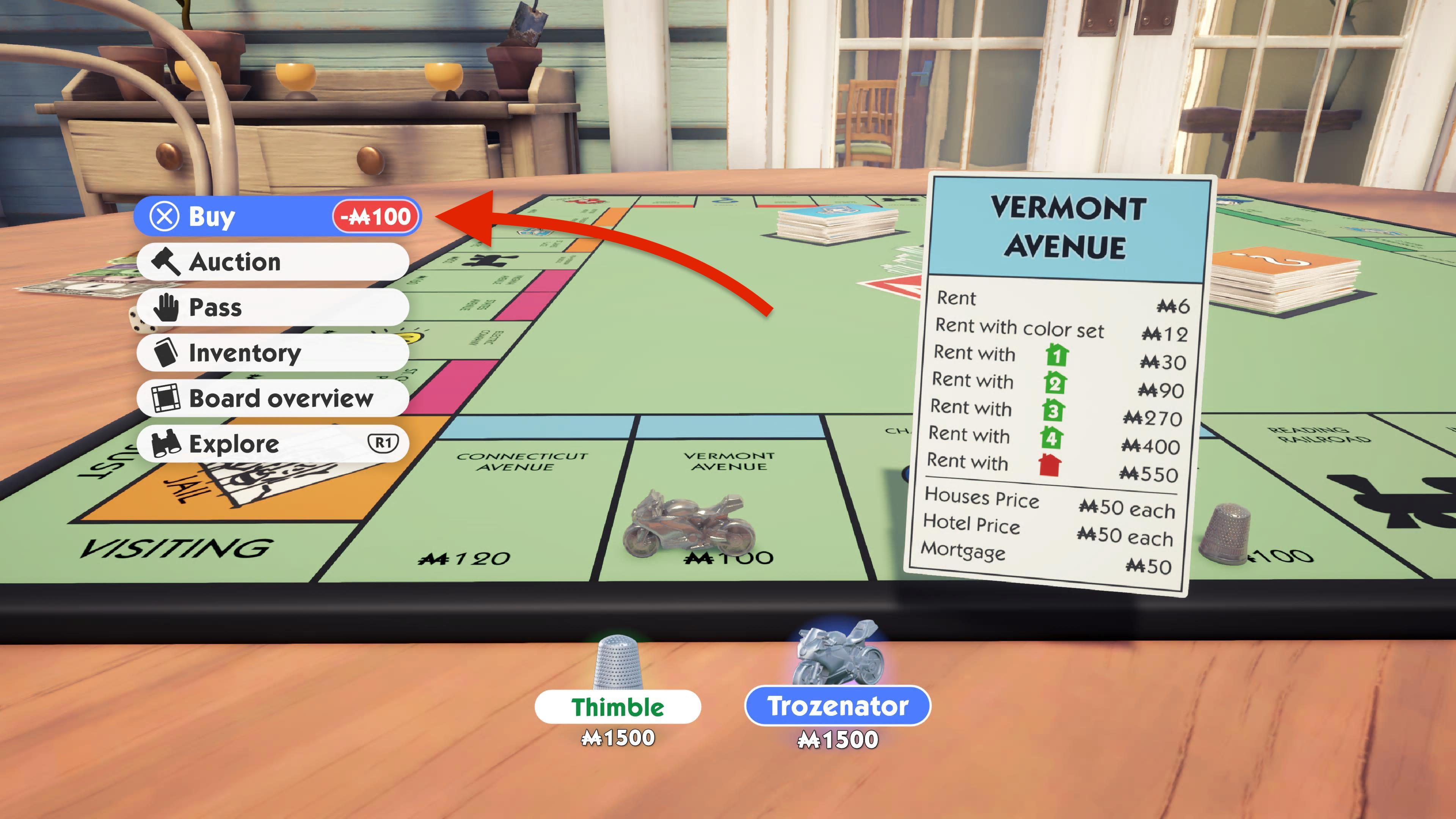The width and height of the screenshot is (1456, 819).
Task: Choose the Auction option
Action: [x=273, y=262]
